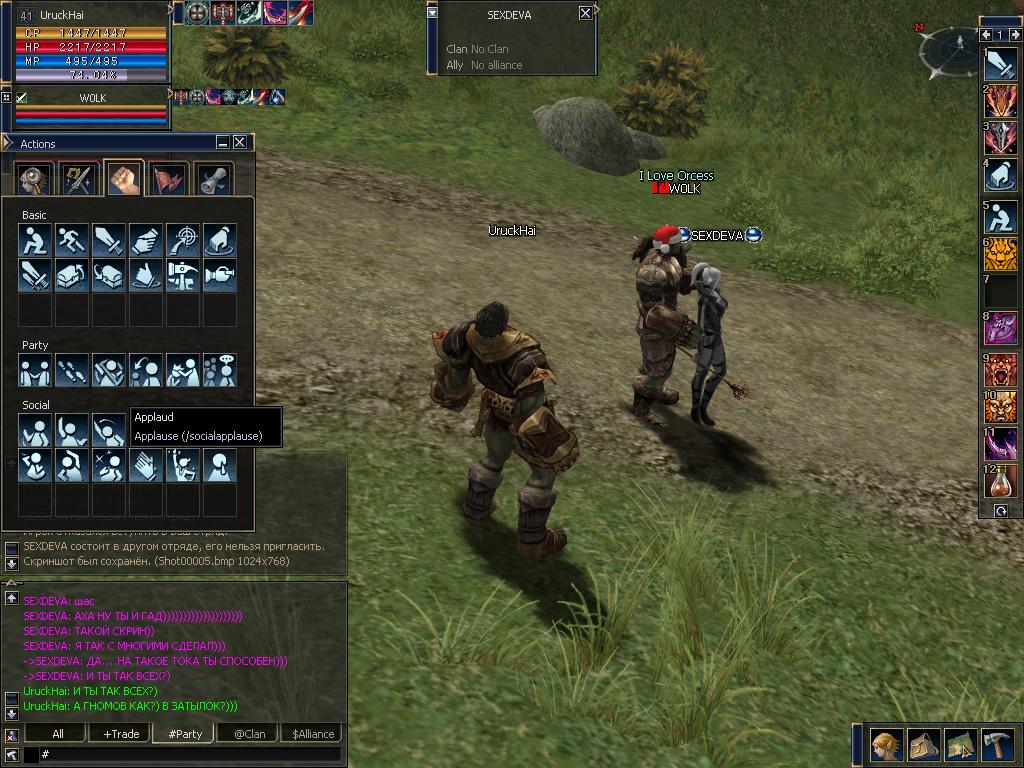The image size is (1024, 768).
Task: Open the hammer system menu icon
Action: pos(996,743)
